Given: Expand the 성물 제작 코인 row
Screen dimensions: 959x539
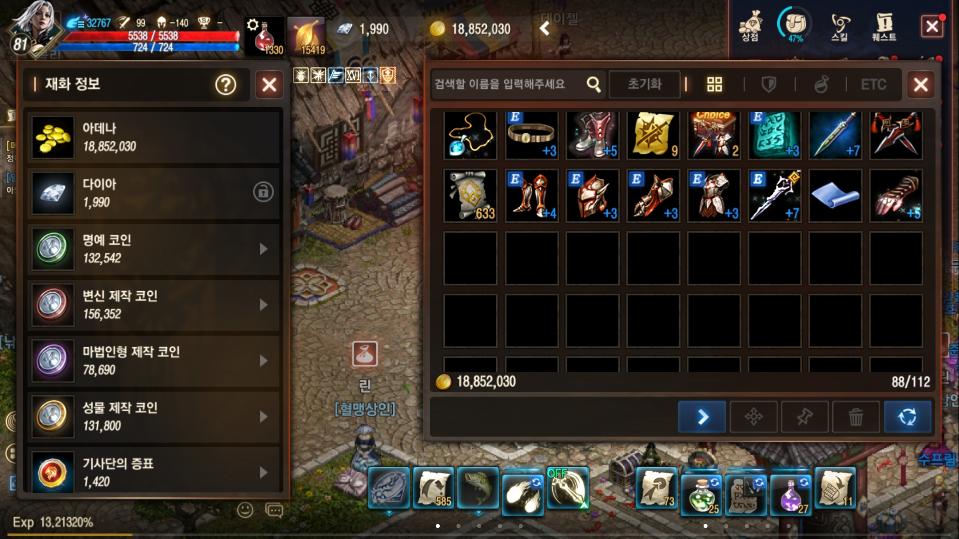Looking at the screenshot, I should pyautogui.click(x=264, y=417).
